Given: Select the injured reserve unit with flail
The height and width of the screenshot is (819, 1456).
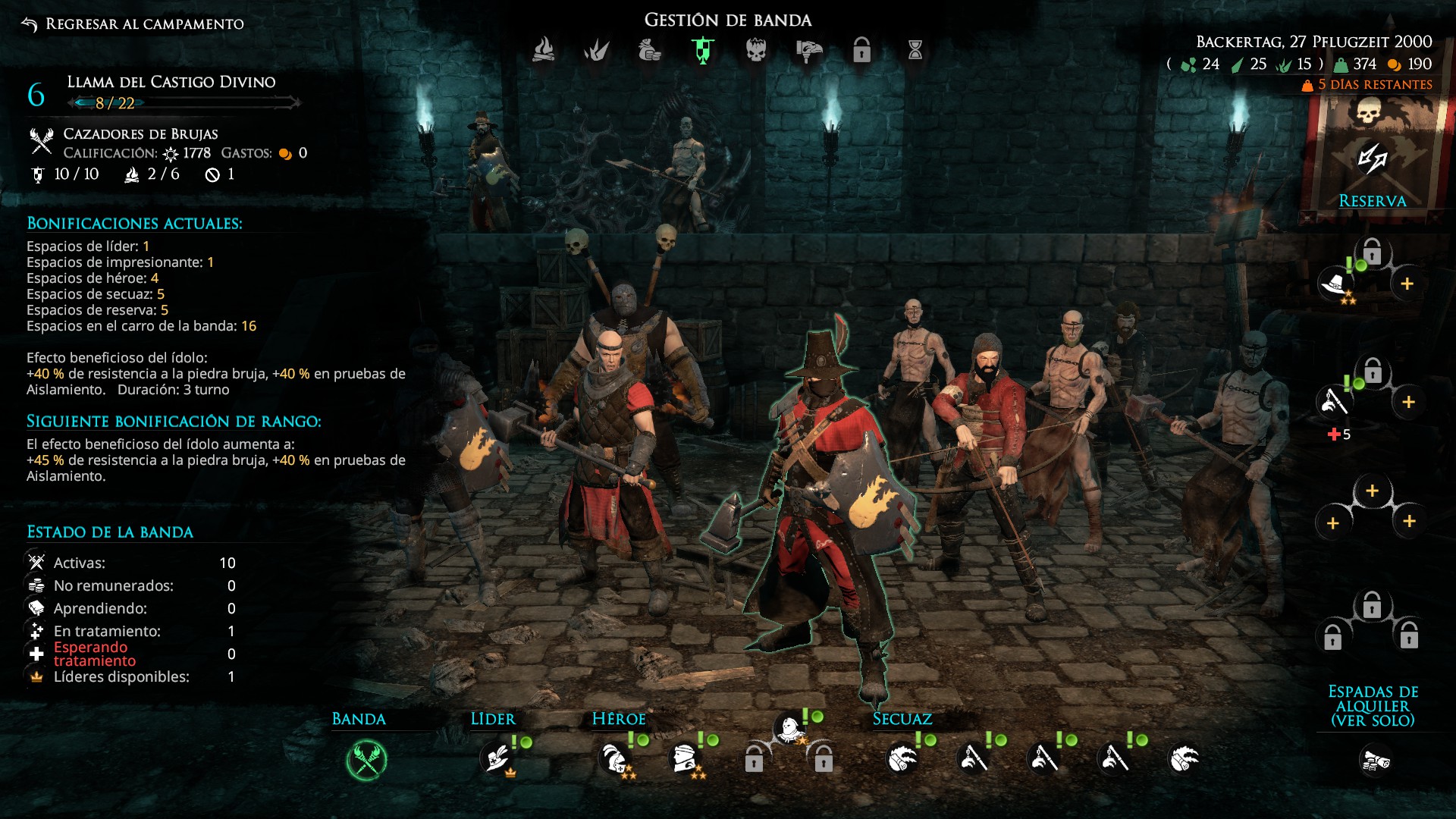Looking at the screenshot, I should [1334, 401].
